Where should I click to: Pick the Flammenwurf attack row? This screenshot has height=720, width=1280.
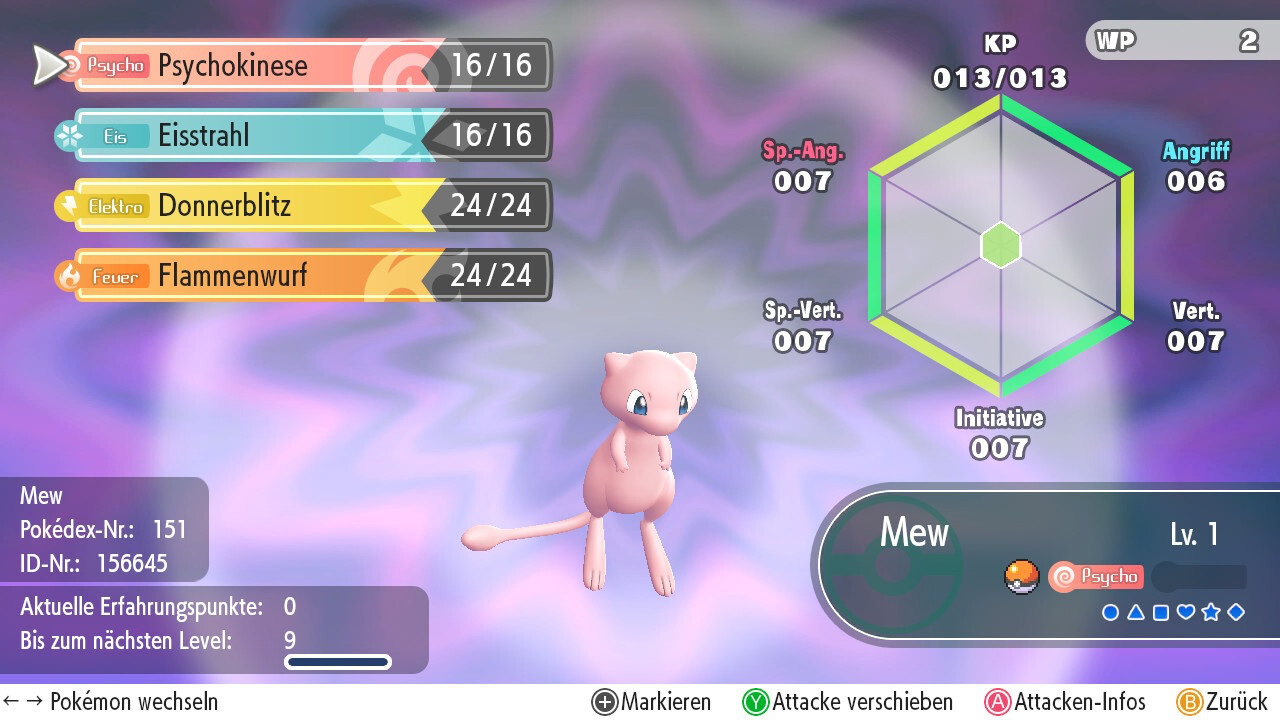tap(310, 276)
